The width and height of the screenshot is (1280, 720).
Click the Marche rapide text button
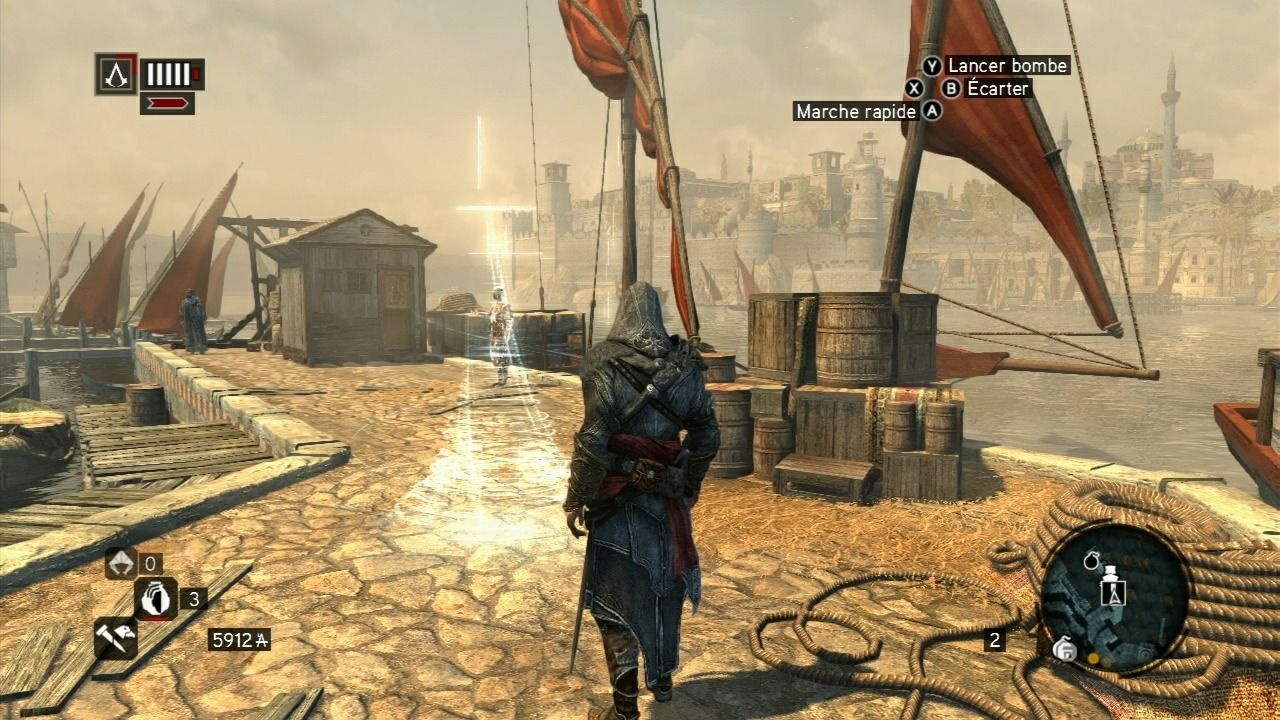pos(856,112)
